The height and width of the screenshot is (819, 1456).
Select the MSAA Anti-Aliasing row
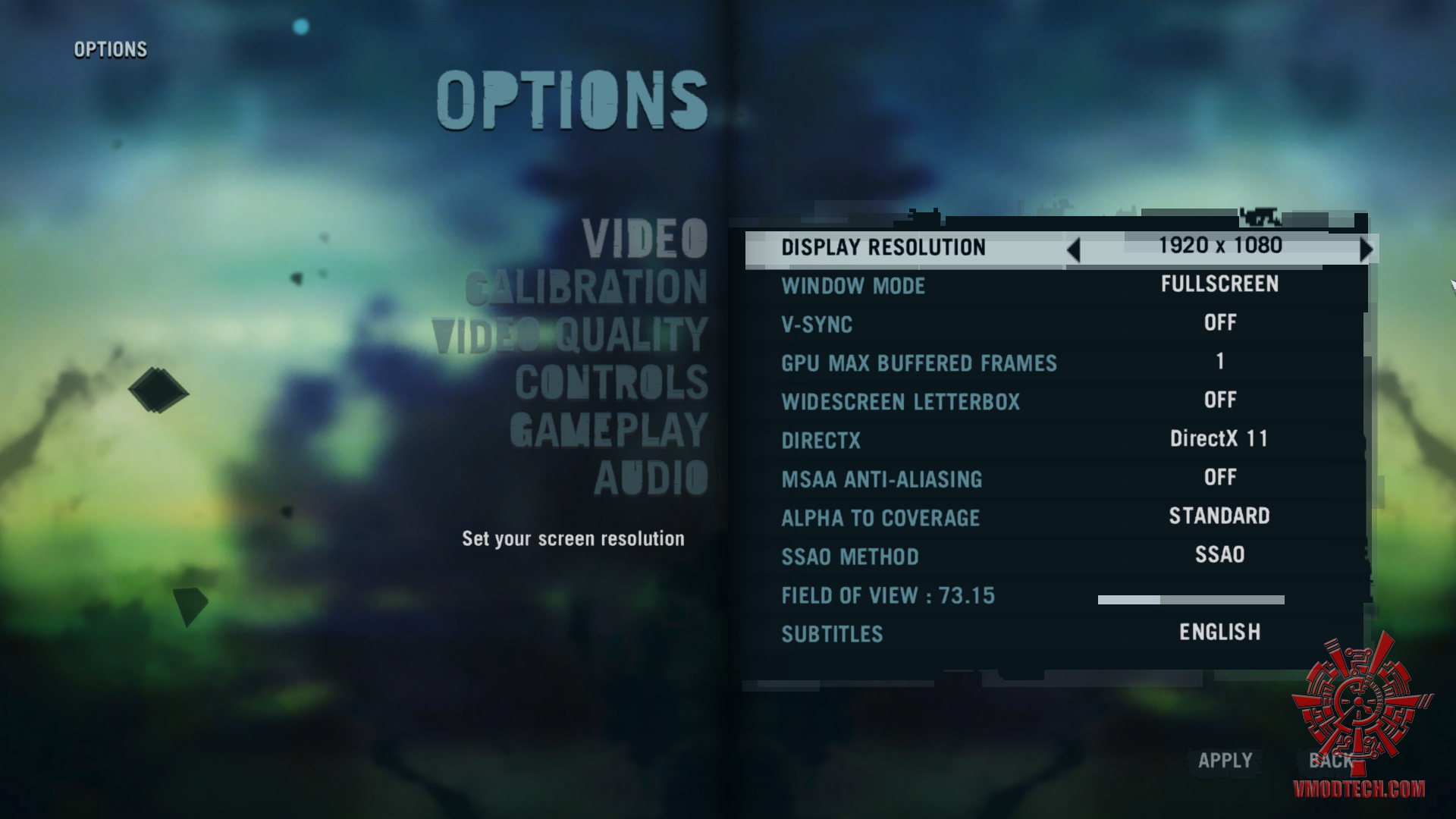pyautogui.click(x=881, y=479)
